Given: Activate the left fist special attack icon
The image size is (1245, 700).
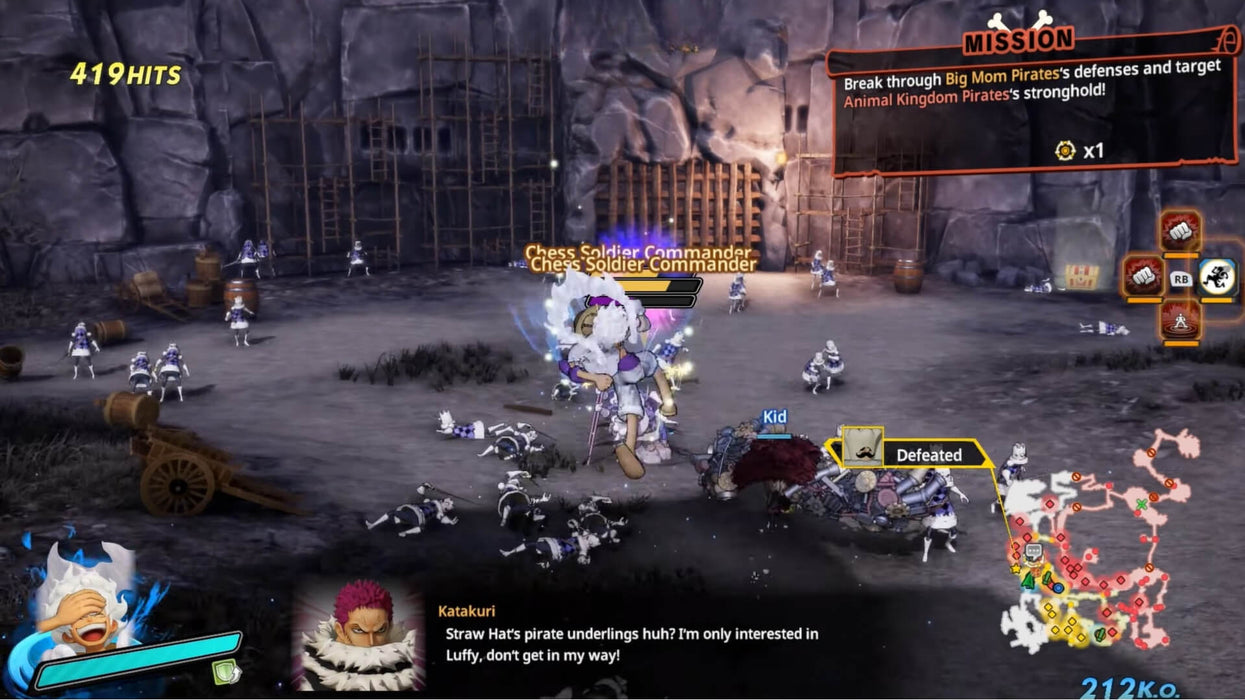Looking at the screenshot, I should (1142, 276).
